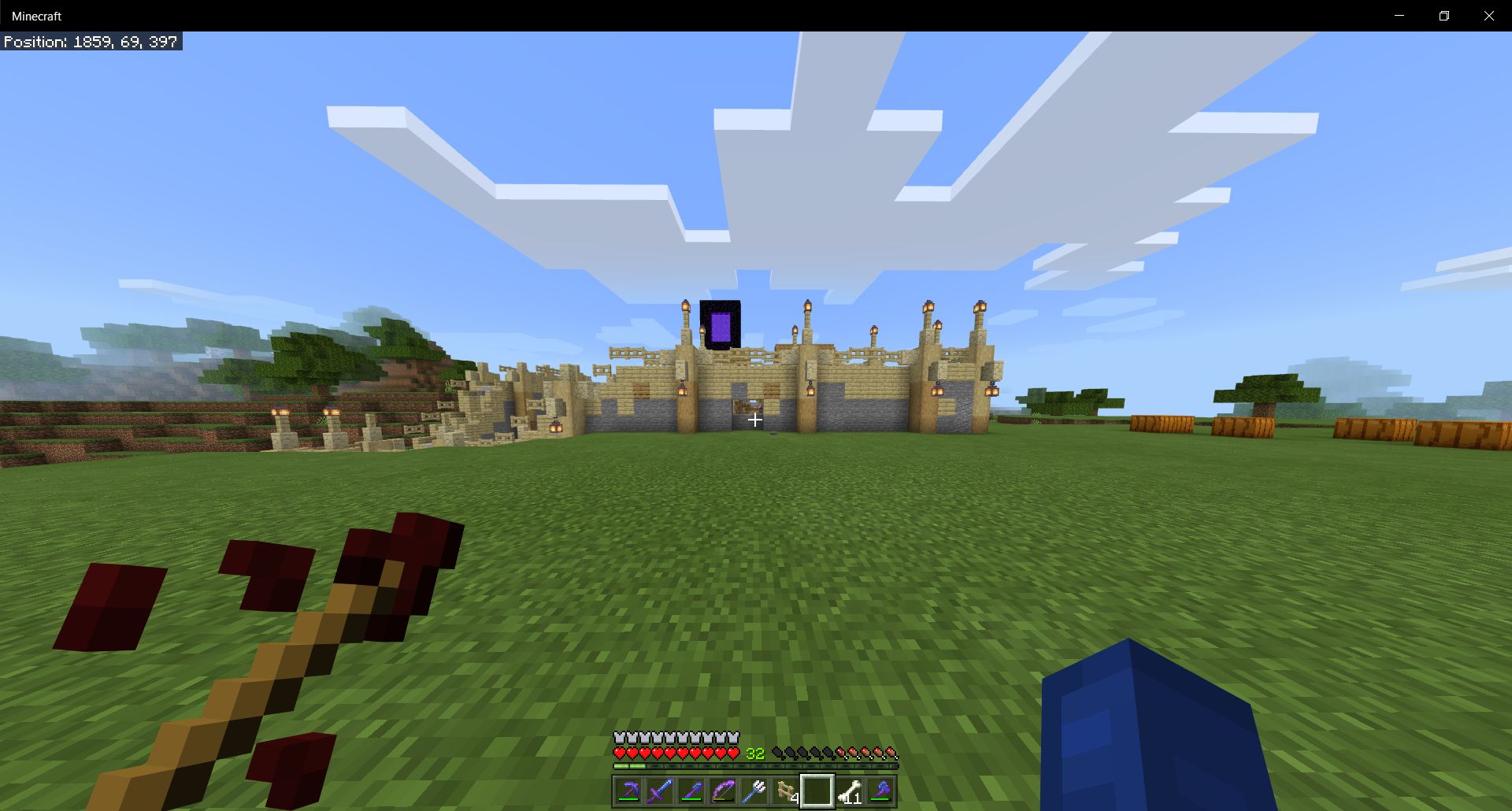
Task: Click the leftmost heart in the health bar
Action: point(619,752)
